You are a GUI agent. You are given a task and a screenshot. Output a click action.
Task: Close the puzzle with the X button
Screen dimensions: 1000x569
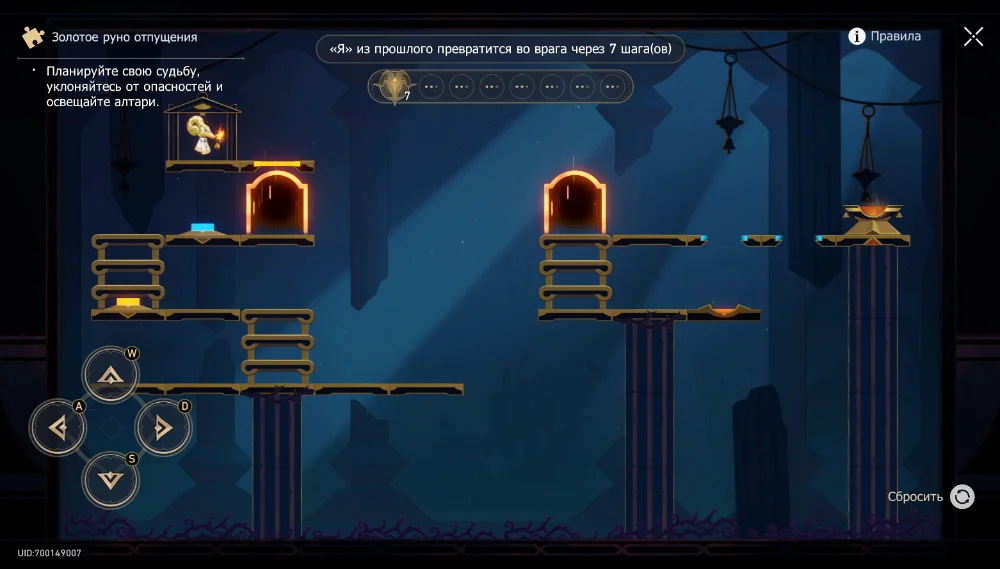[973, 37]
